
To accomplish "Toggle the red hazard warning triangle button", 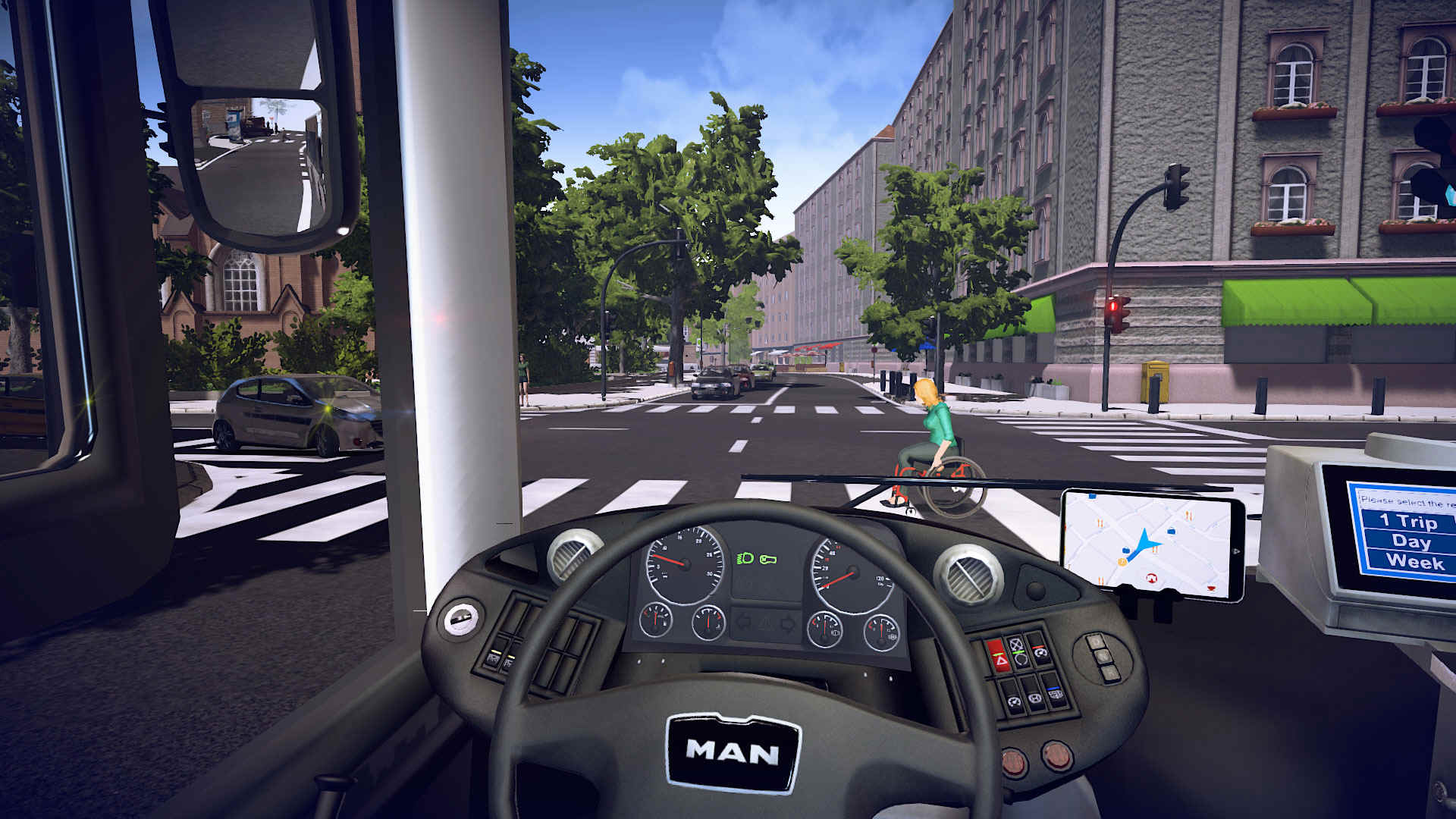I will pos(1000,662).
